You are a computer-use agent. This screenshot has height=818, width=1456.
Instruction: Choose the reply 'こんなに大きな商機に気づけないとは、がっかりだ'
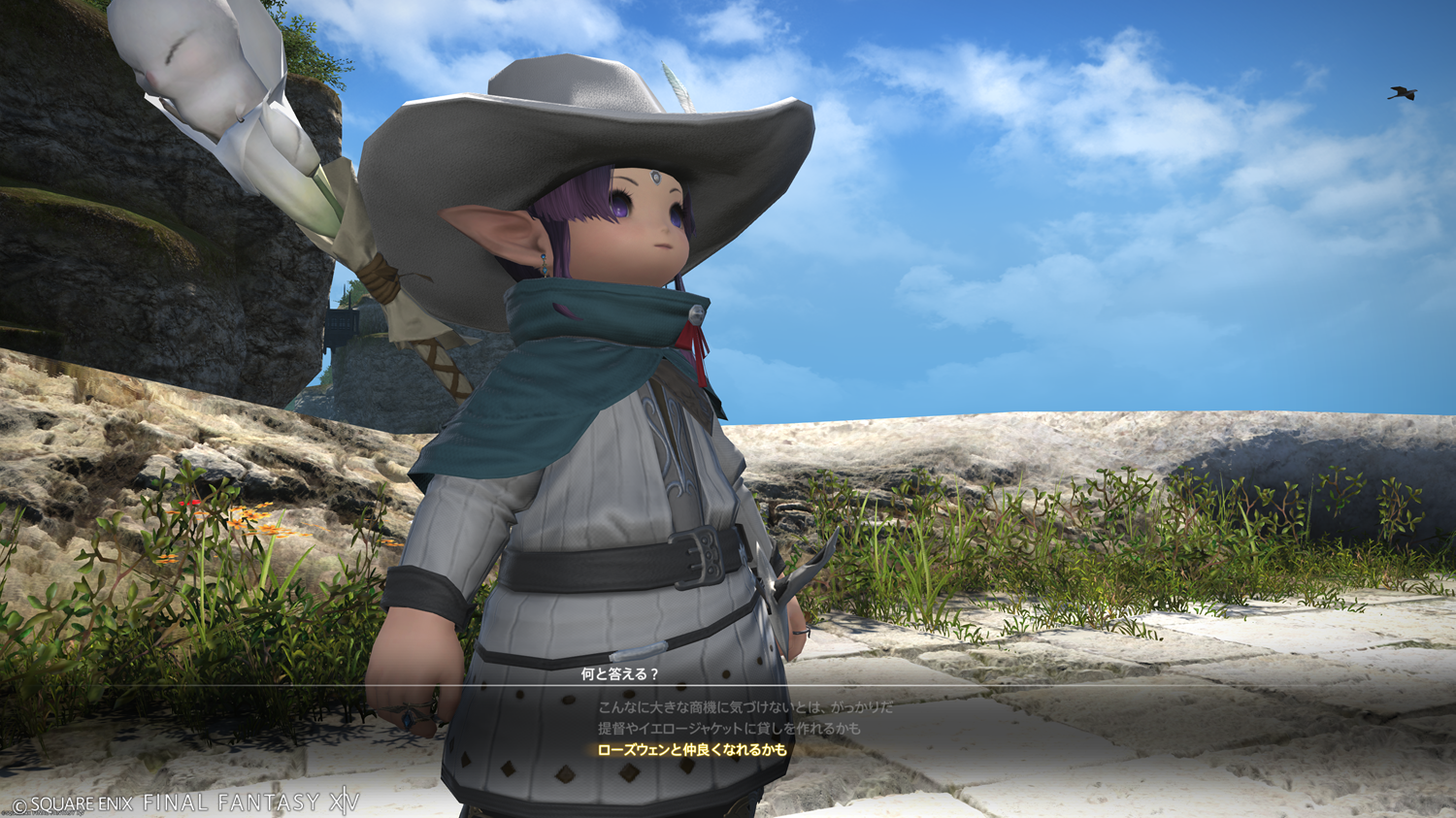tap(745, 707)
